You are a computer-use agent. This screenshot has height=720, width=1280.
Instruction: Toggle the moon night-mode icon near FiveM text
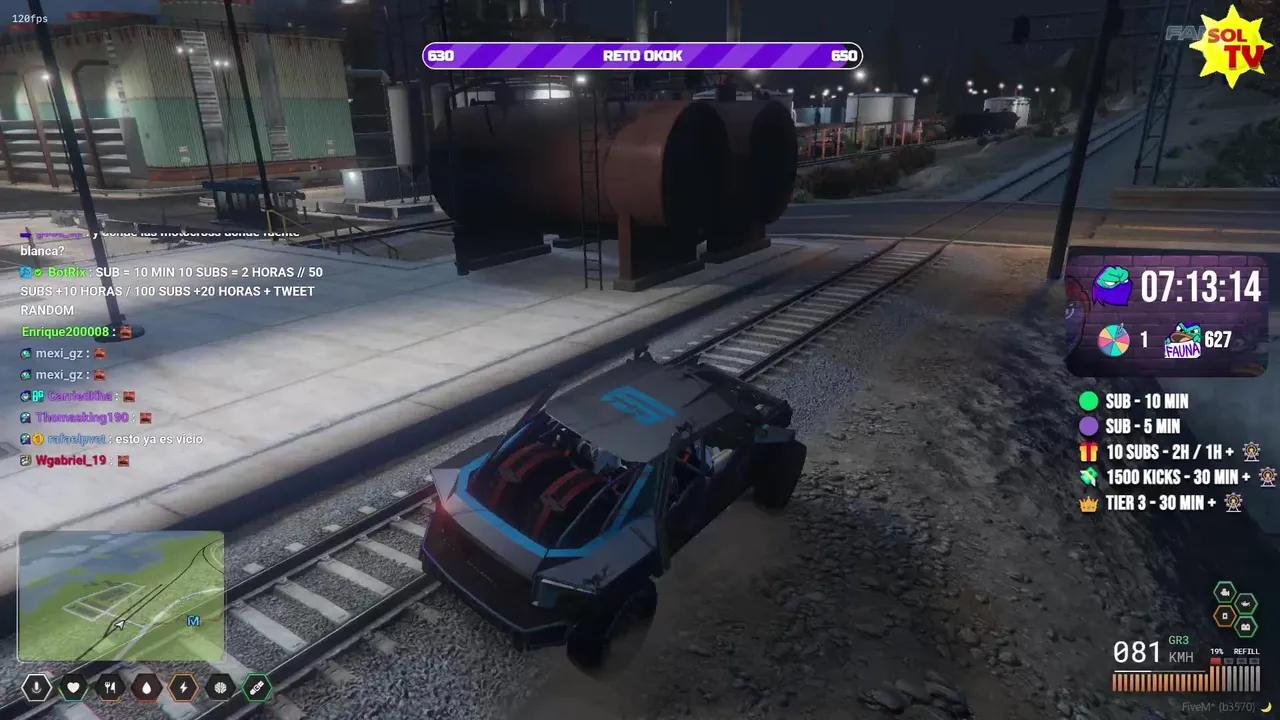point(1266,707)
